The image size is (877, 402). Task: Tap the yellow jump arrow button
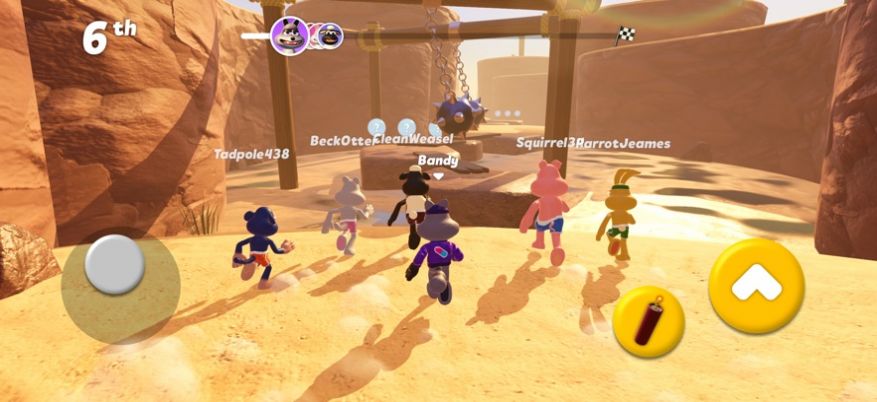pyautogui.click(x=756, y=286)
